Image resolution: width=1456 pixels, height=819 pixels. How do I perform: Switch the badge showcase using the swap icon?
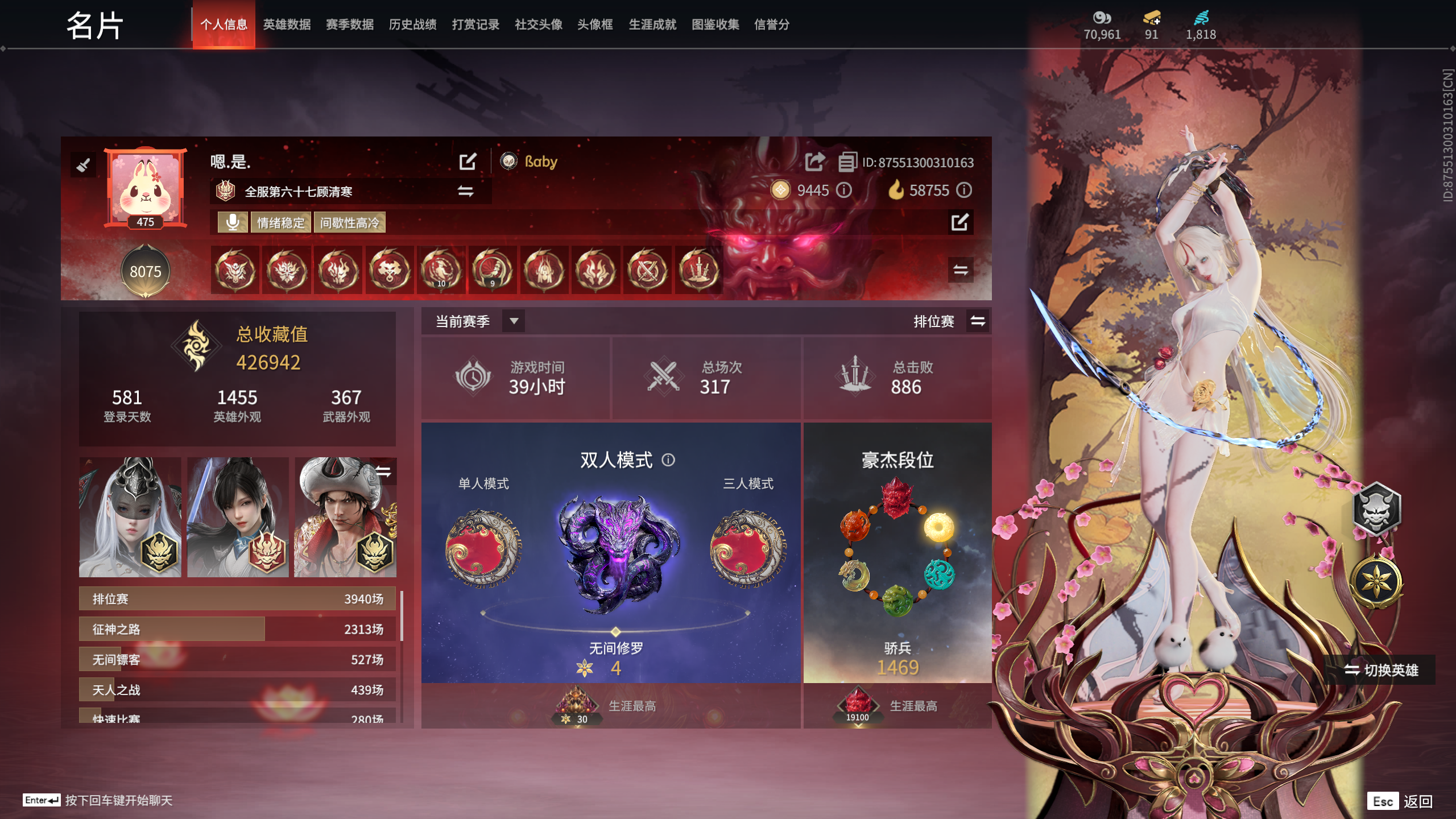click(x=960, y=270)
